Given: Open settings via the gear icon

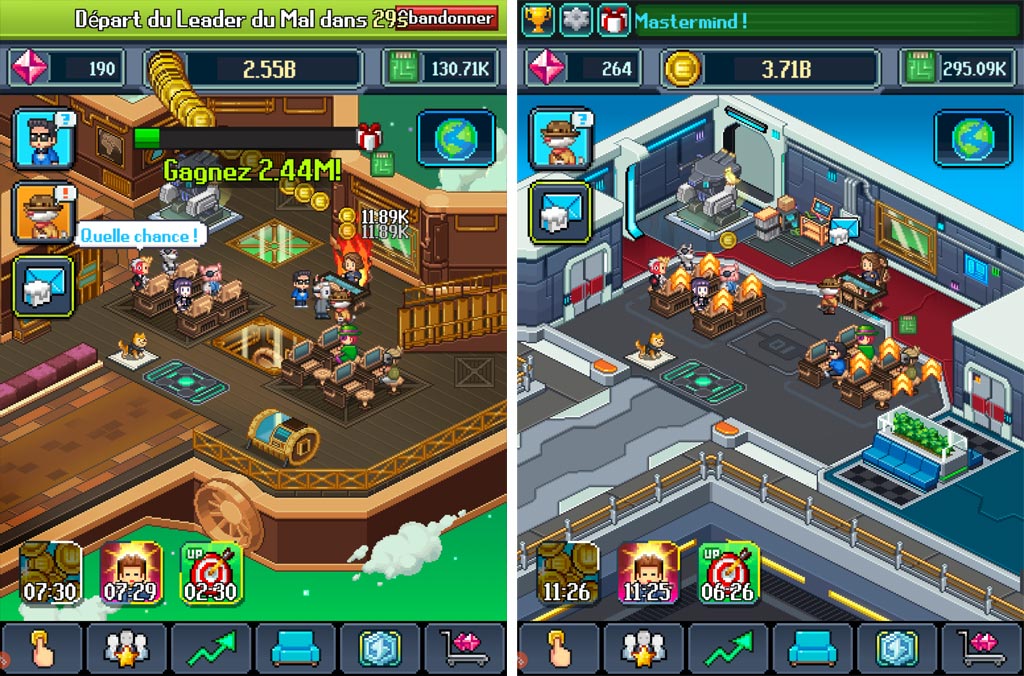Looking at the screenshot, I should click(x=576, y=19).
